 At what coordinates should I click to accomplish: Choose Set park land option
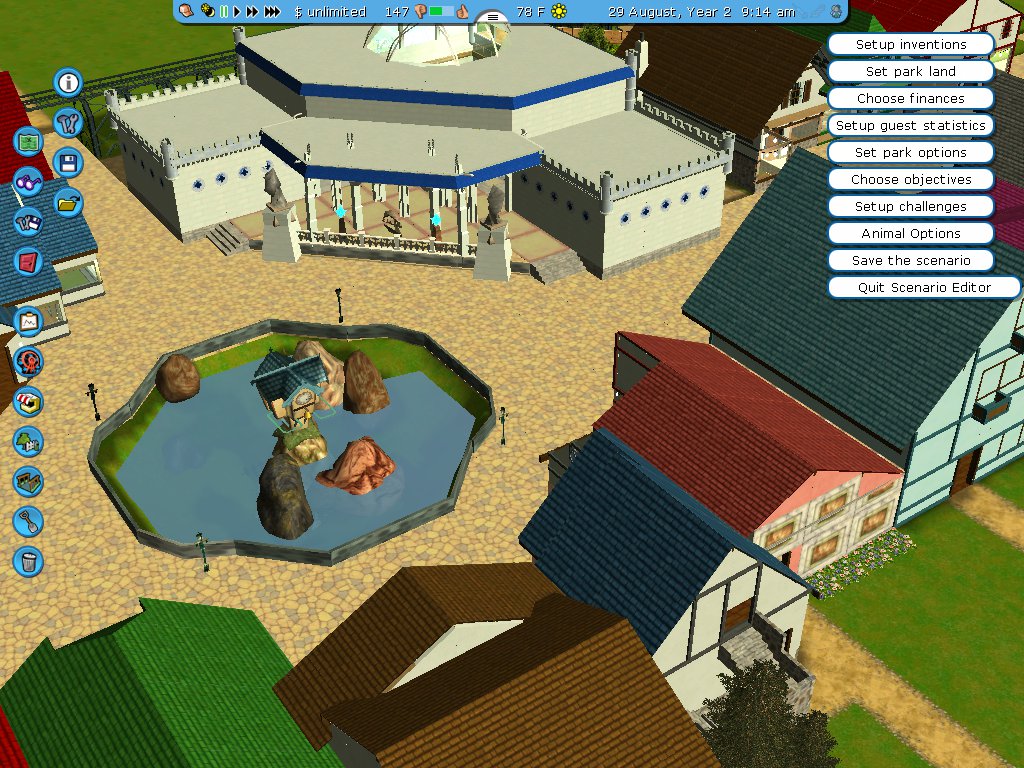(911, 72)
